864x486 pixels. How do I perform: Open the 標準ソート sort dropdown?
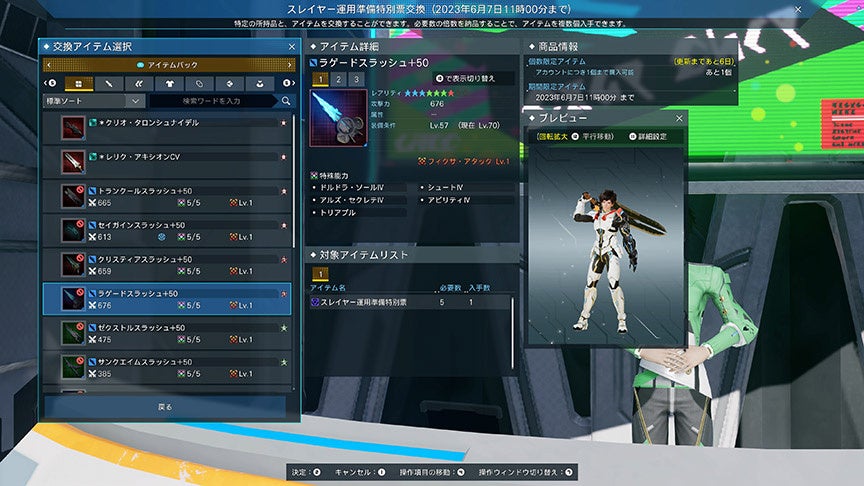point(94,100)
